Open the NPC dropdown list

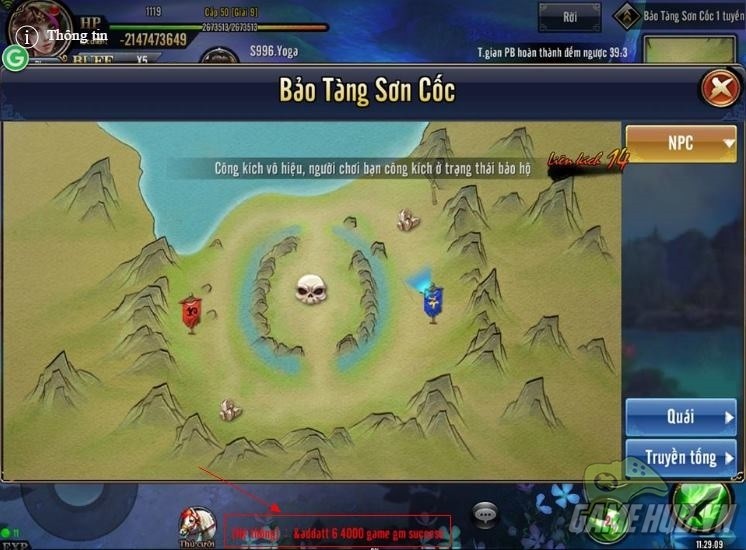[x=680, y=144]
